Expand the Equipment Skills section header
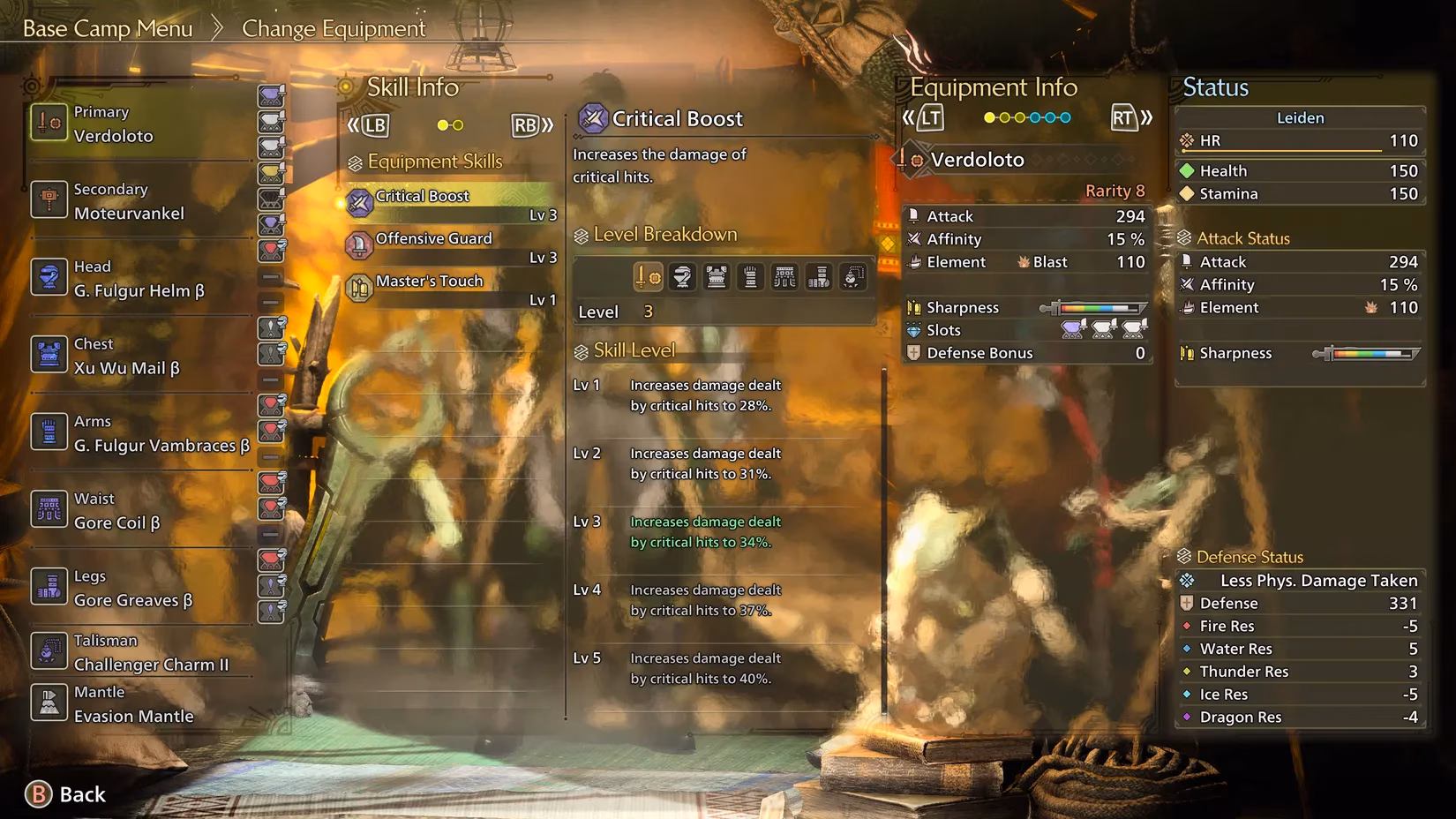This screenshot has height=819, width=1456. (426, 162)
